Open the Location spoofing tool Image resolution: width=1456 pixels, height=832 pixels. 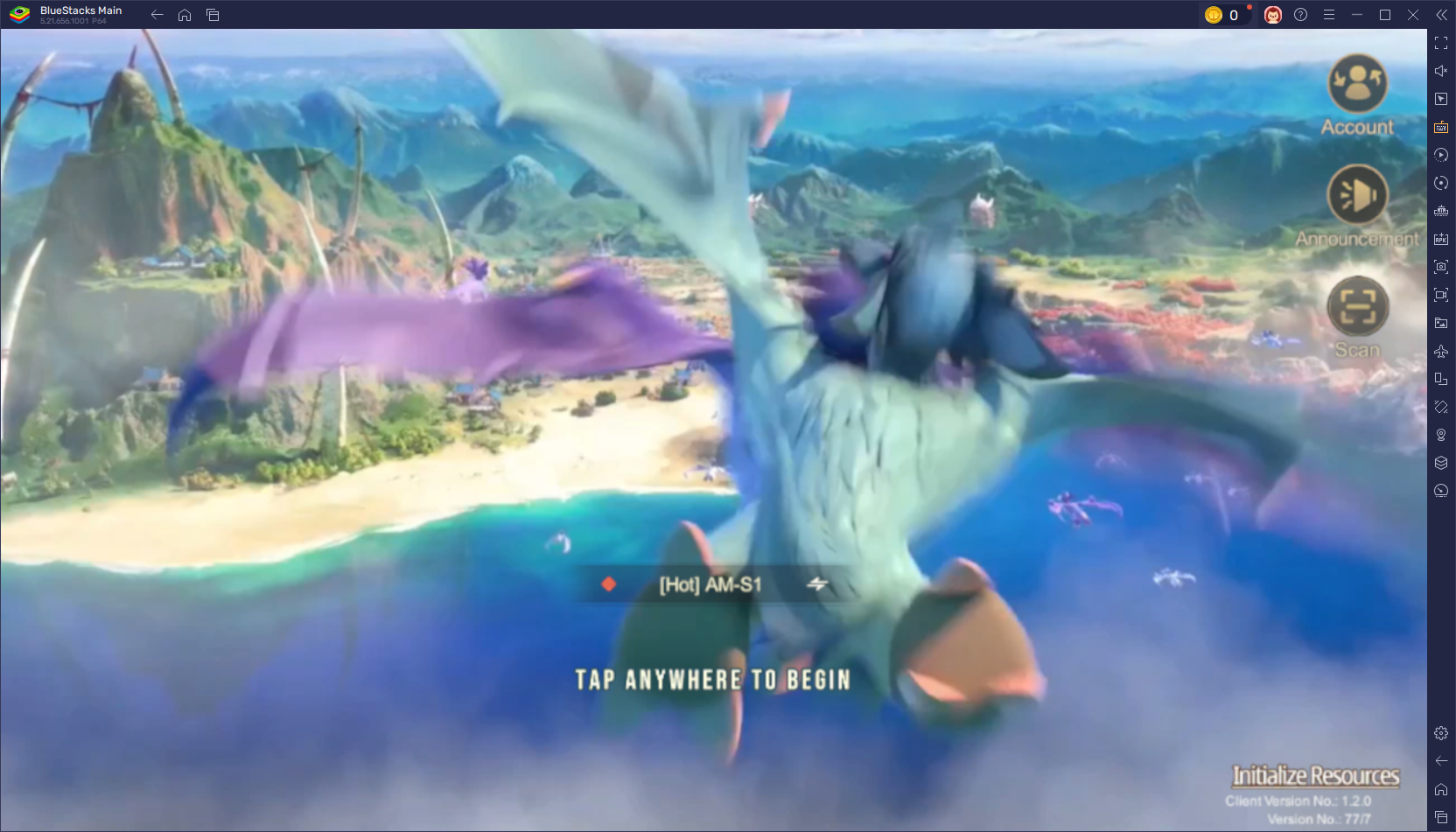pyautogui.click(x=1441, y=435)
